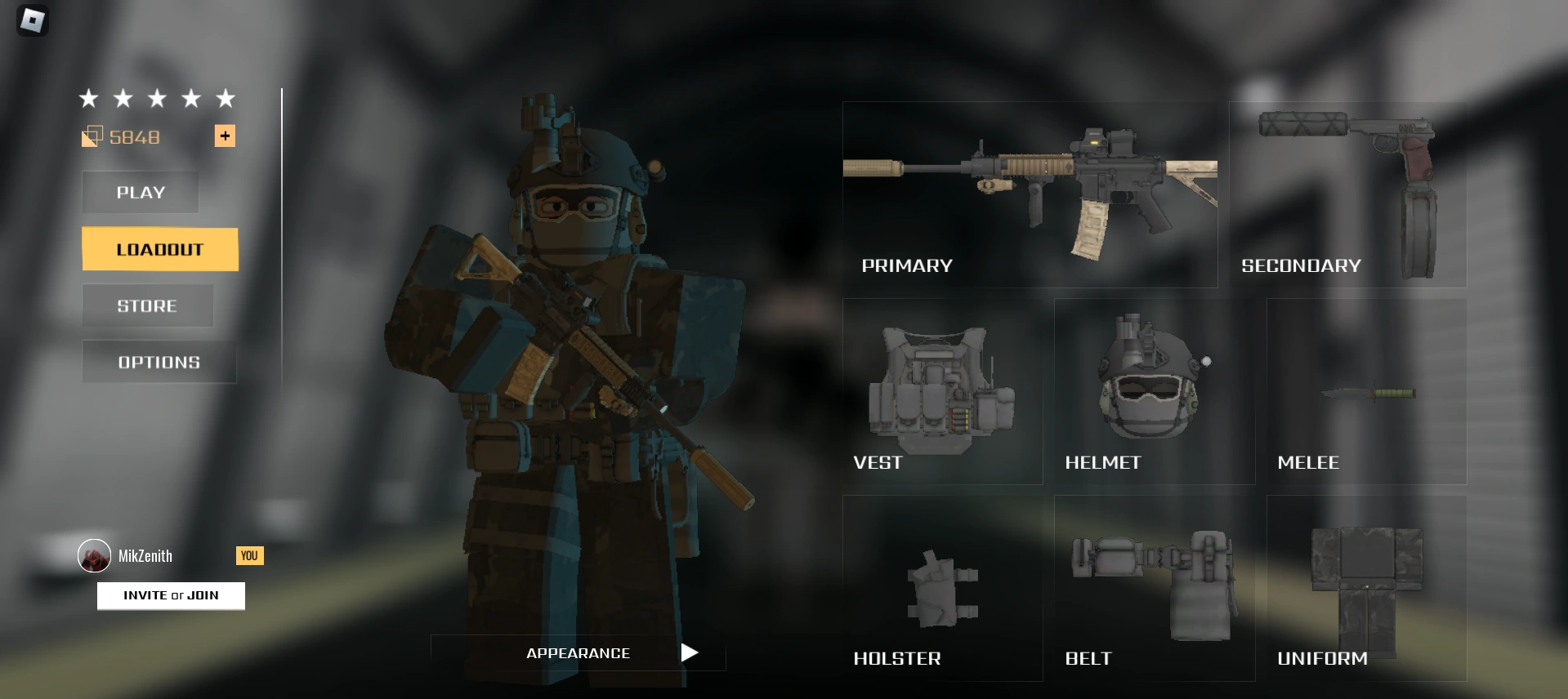Expand the APPEARANCE section arrow
Viewport: 1568px width, 699px height.
coord(689,652)
